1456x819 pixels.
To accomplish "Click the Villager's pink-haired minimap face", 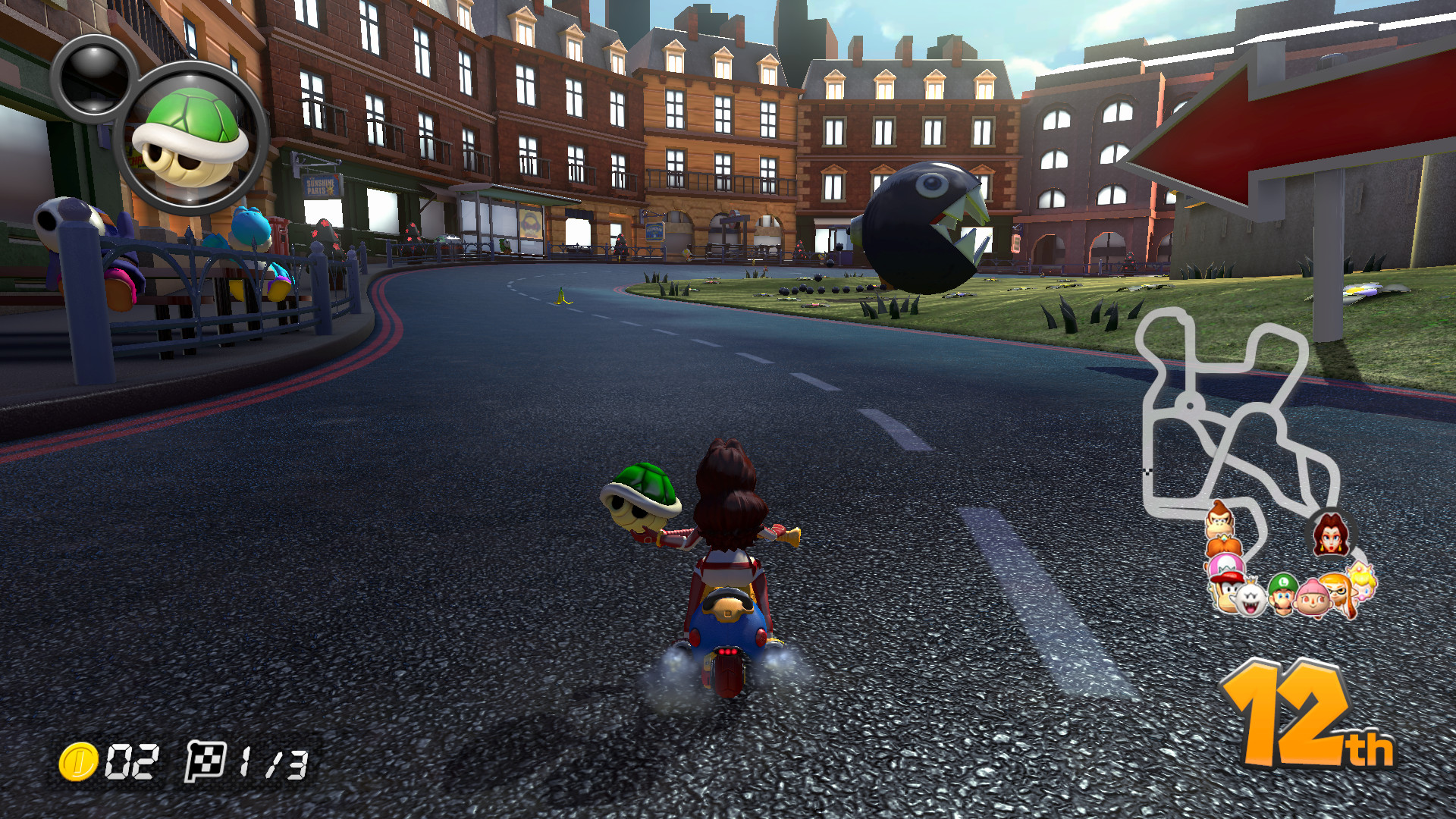I will tap(1313, 600).
